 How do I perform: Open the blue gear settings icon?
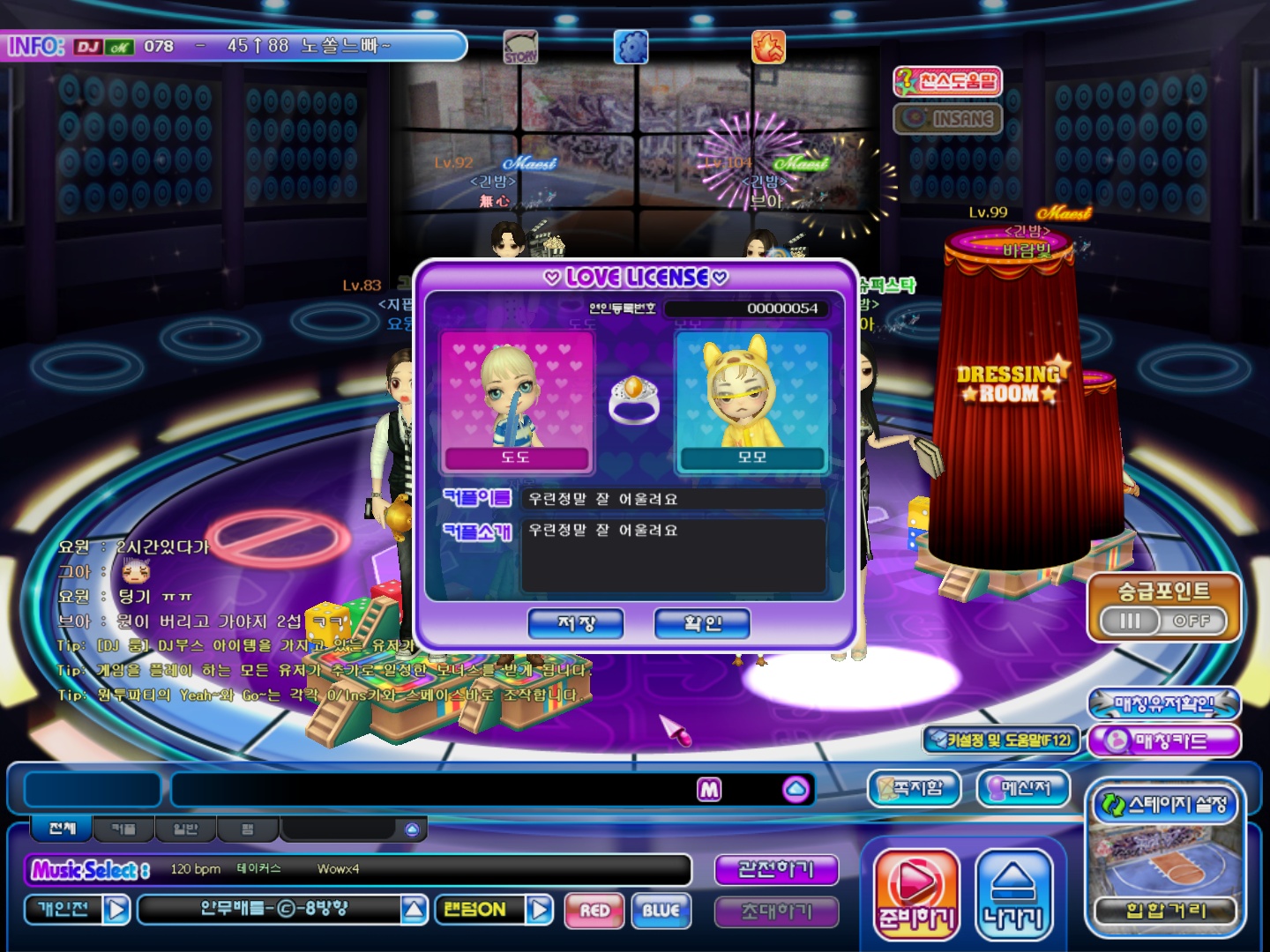click(631, 47)
